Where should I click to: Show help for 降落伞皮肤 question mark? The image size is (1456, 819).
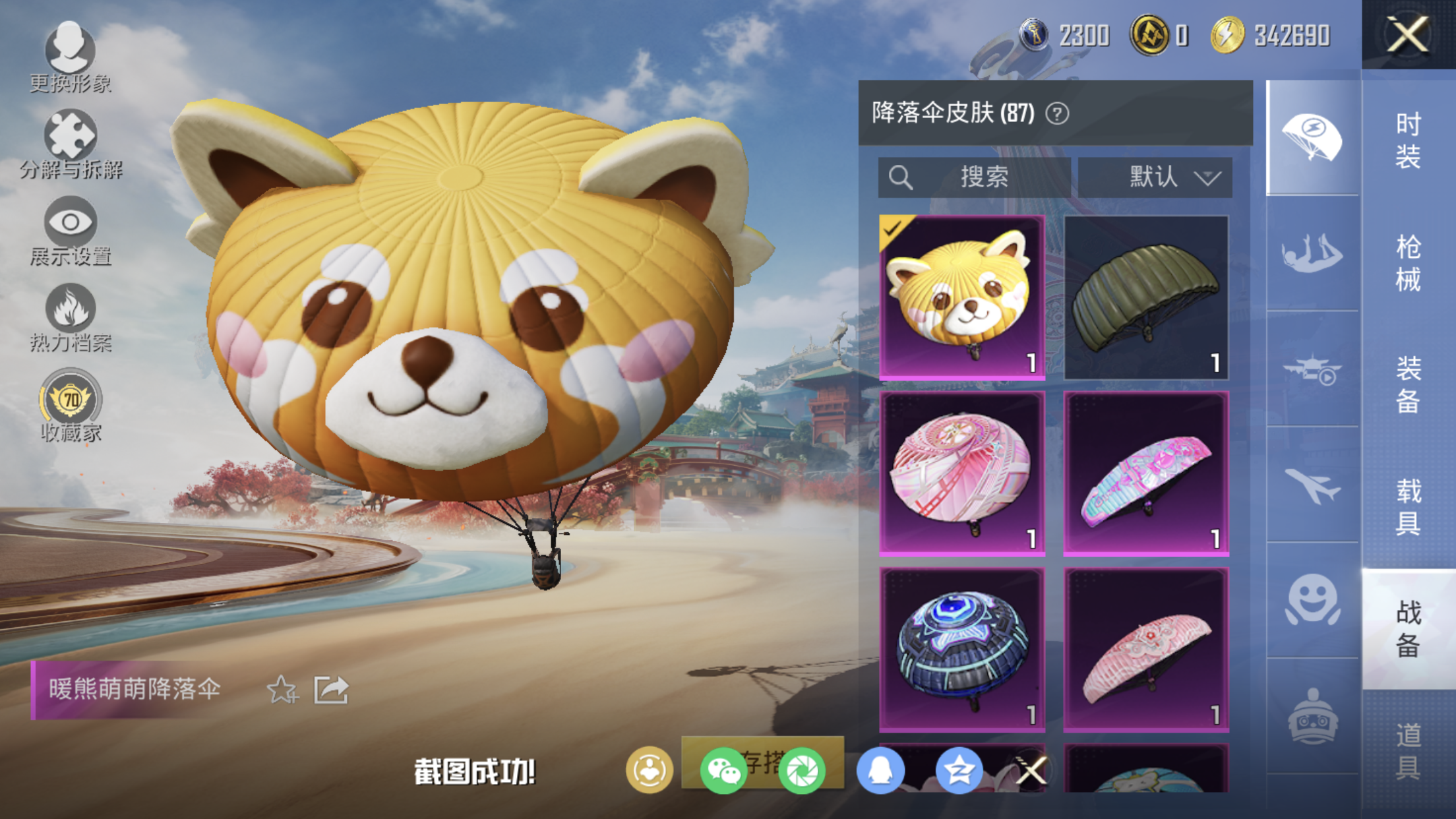pos(1057,114)
